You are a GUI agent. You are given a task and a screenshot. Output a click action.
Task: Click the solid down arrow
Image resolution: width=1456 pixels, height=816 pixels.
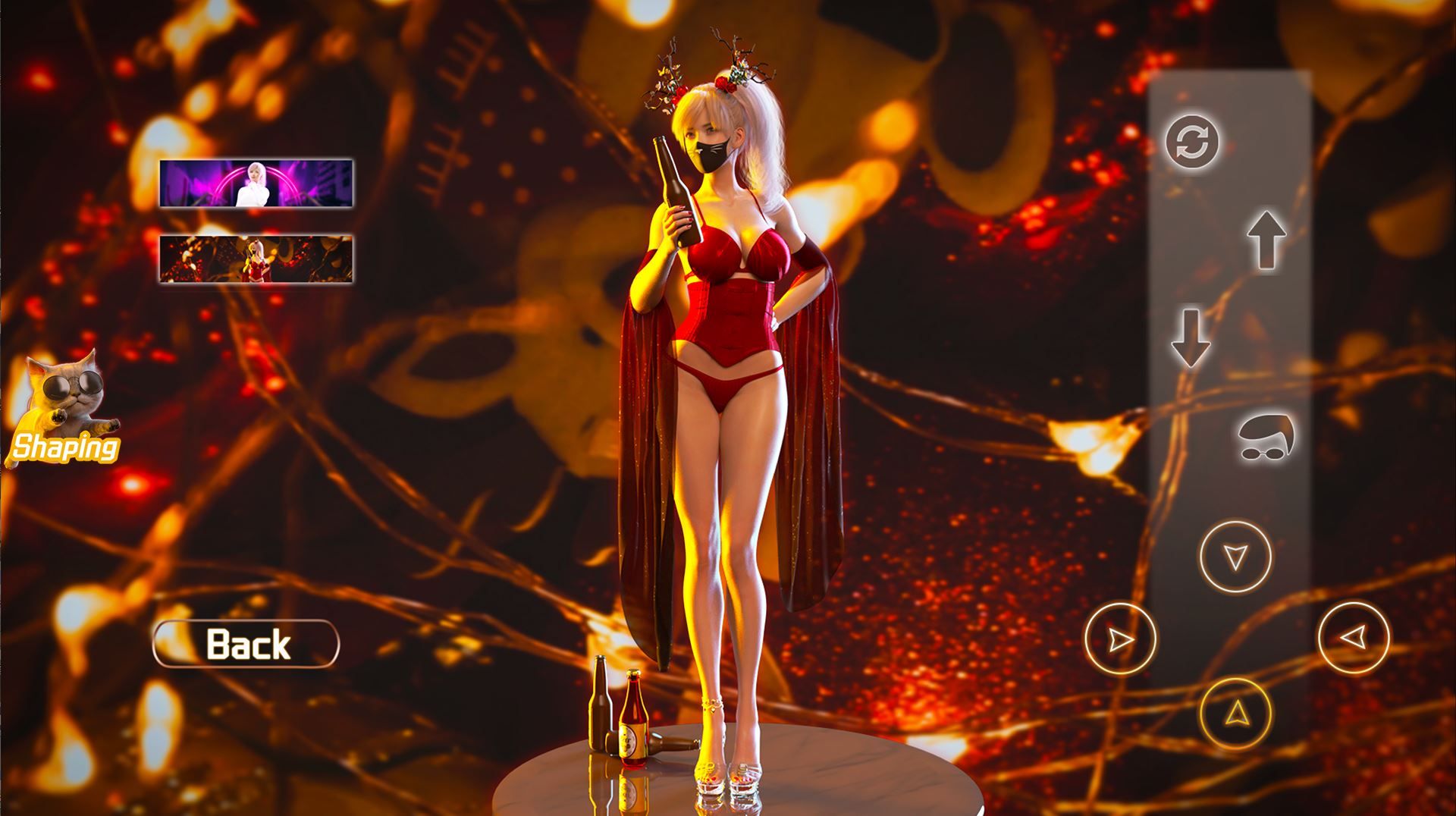coord(1191,337)
